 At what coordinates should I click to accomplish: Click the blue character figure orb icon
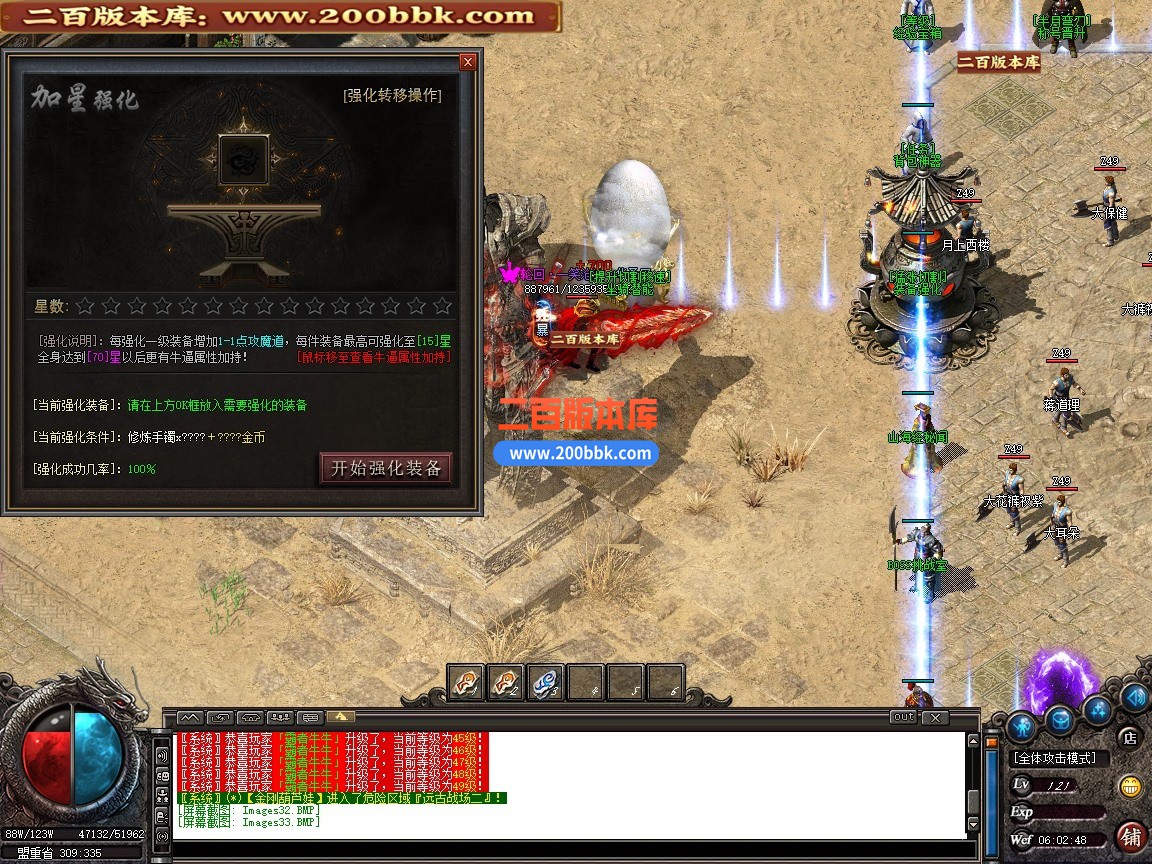tap(1020, 724)
